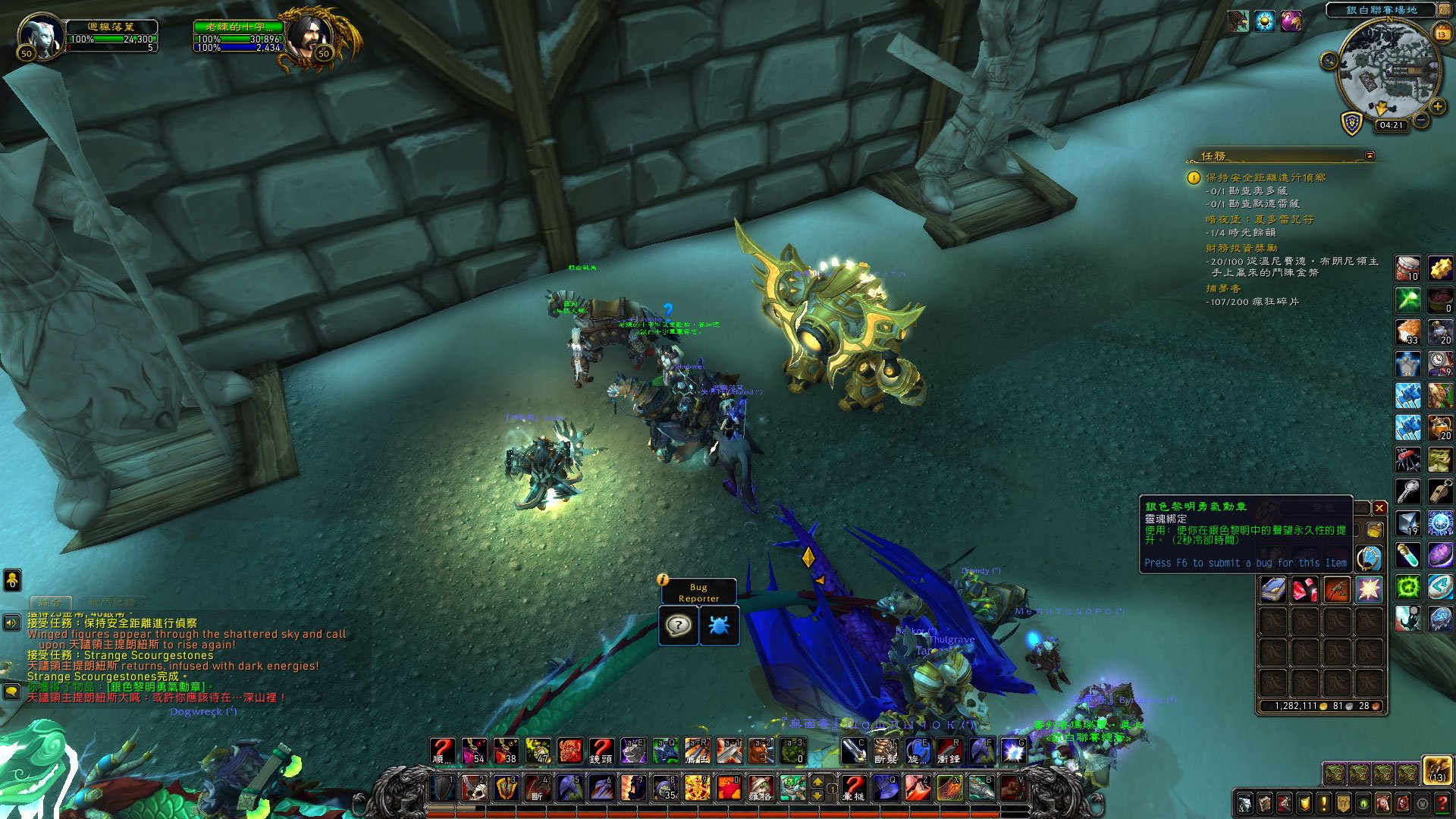This screenshot has width=1456, height=819.
Task: Open the quest log exclamation mark button
Action: click(1324, 802)
